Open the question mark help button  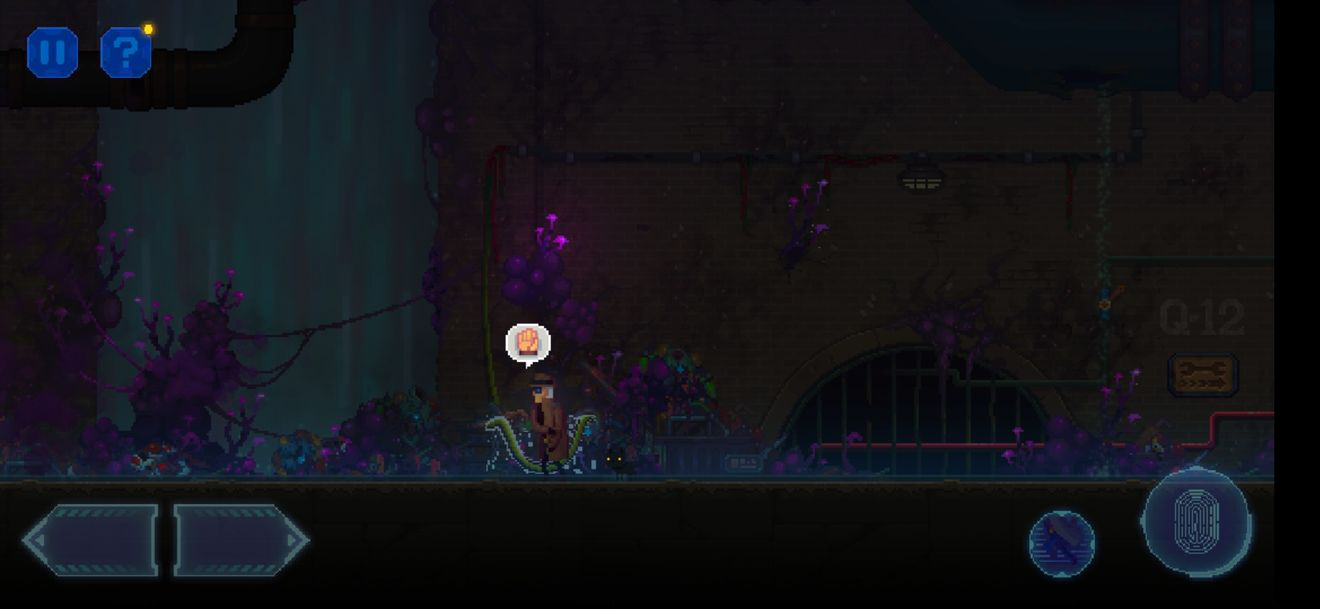[x=125, y=53]
